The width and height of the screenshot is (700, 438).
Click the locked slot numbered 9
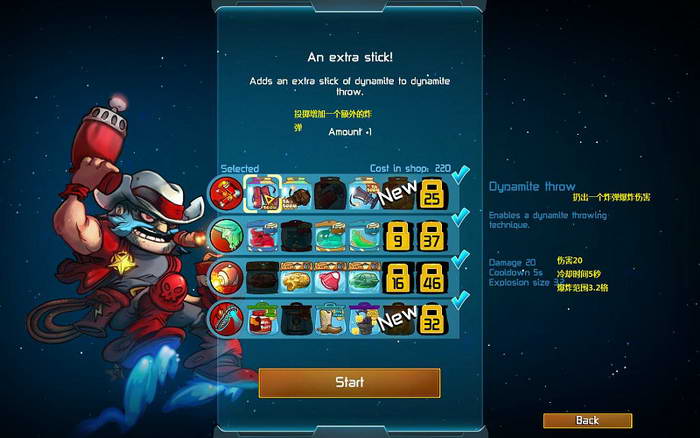(x=398, y=236)
